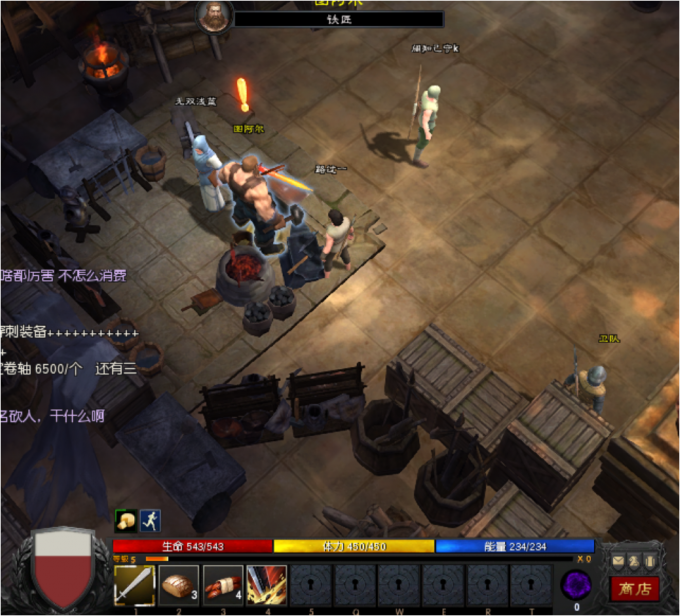
Task: Click the fist buff icon
Action: pyautogui.click(x=126, y=519)
